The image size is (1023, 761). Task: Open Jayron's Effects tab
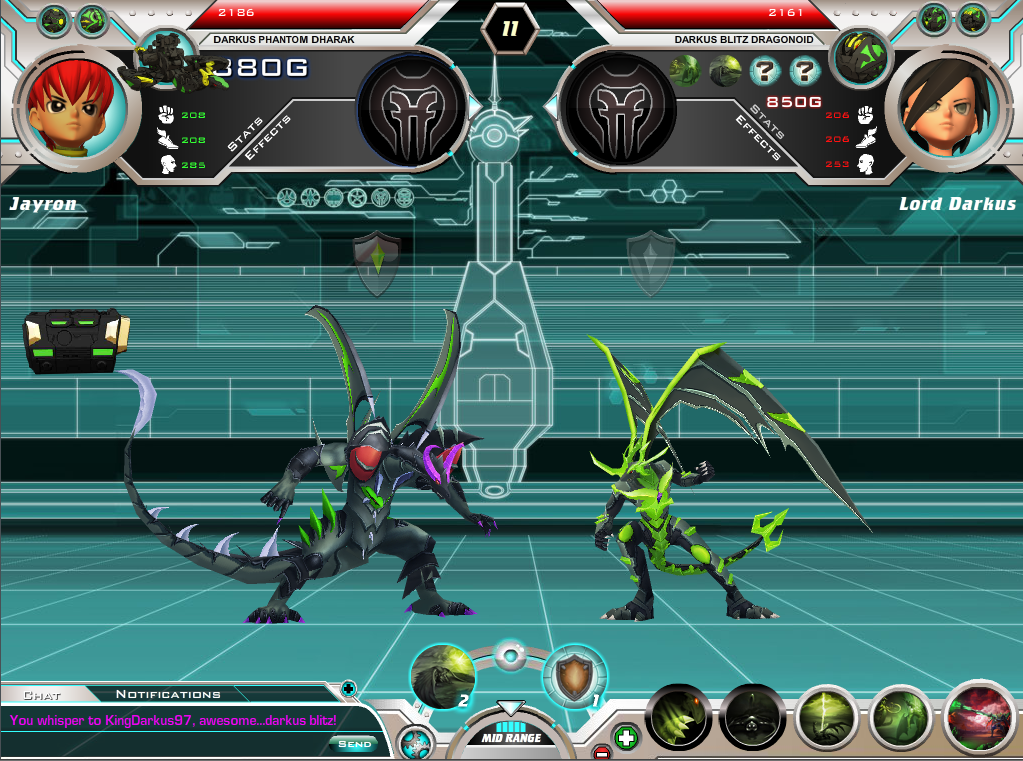click(268, 138)
